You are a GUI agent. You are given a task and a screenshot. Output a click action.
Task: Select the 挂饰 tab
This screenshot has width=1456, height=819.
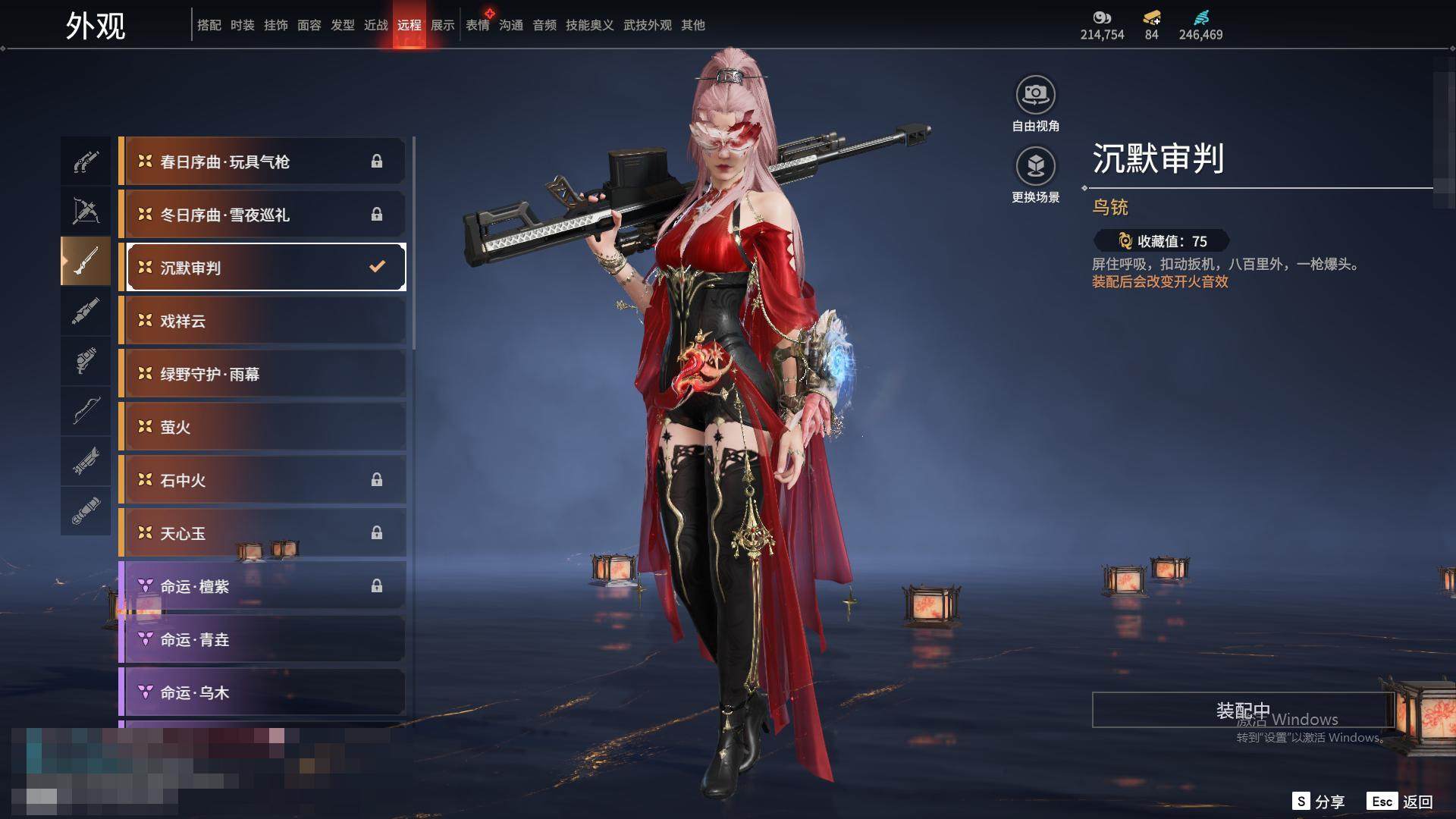coord(275,25)
